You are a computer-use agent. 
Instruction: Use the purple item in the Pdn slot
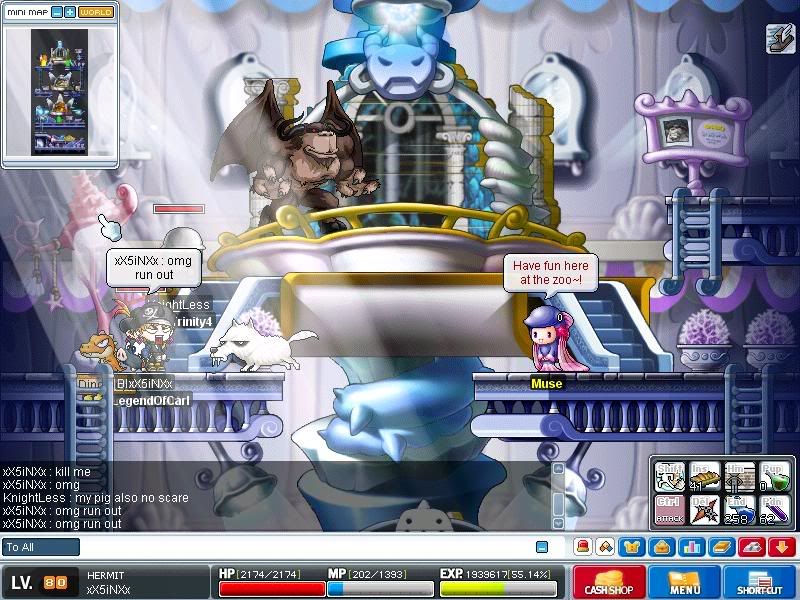pos(773,510)
